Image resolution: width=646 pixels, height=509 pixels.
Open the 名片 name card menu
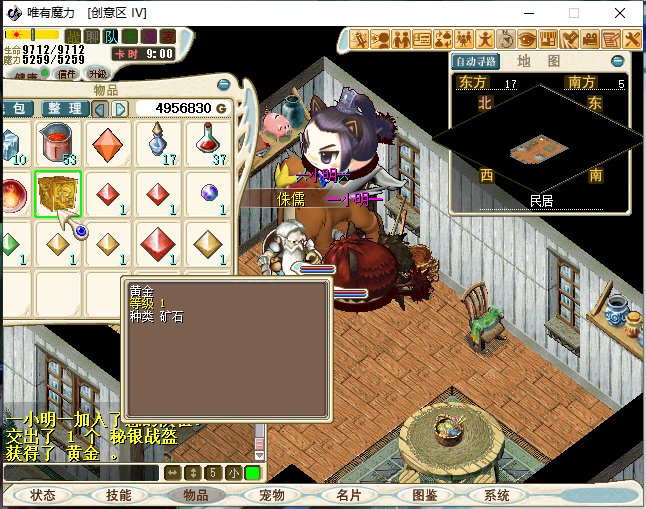[x=347, y=495]
